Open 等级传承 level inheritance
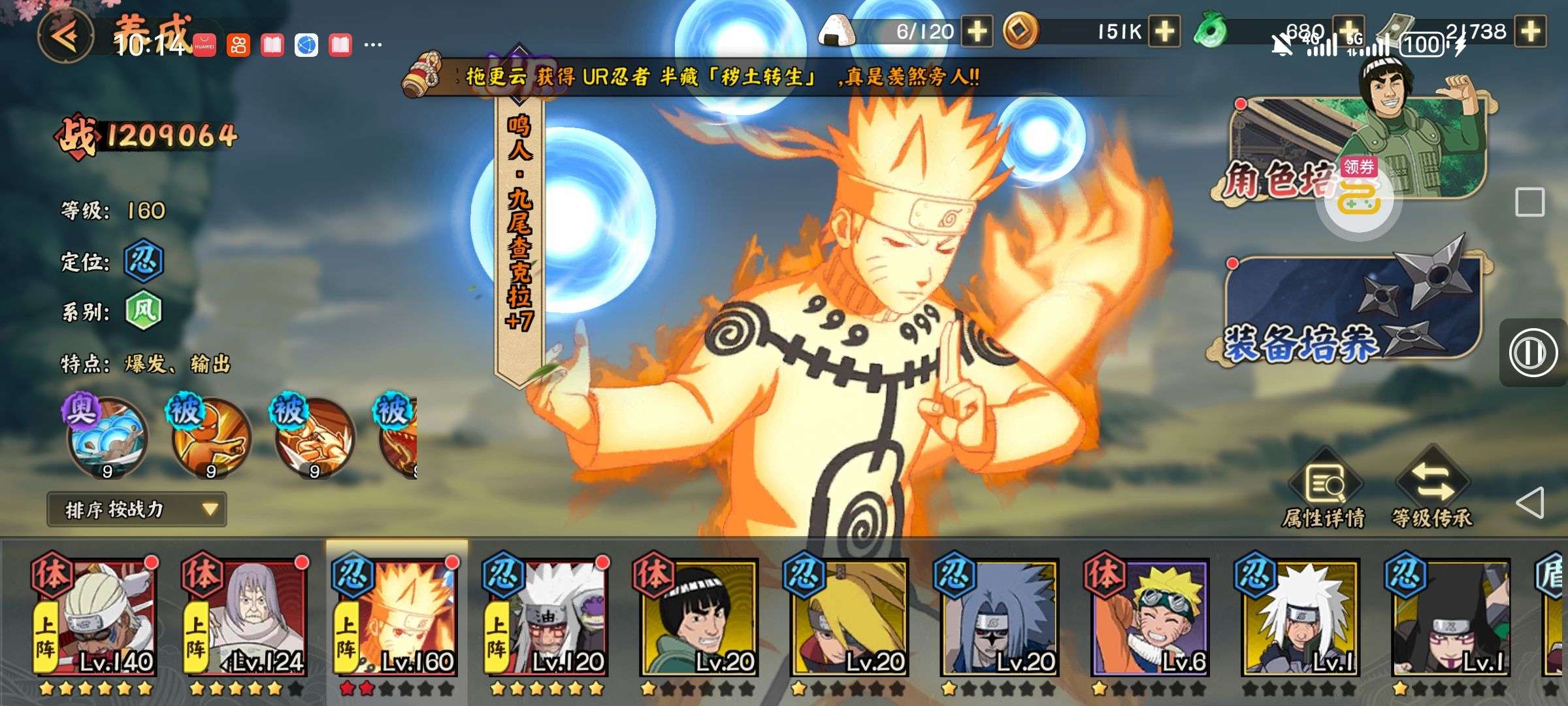 (x=1432, y=490)
